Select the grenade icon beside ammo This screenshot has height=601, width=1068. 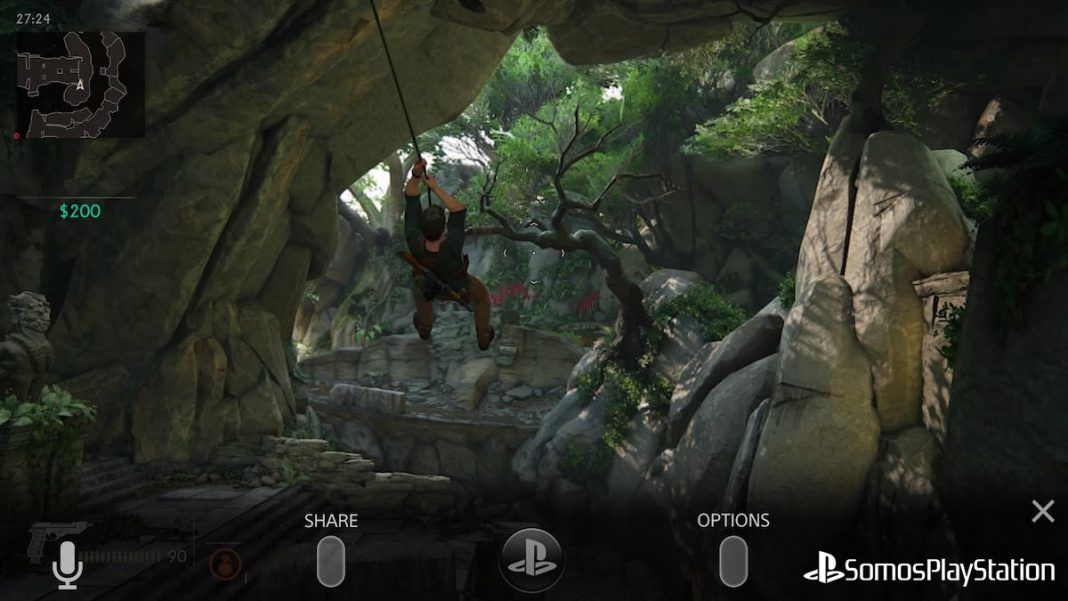(225, 565)
